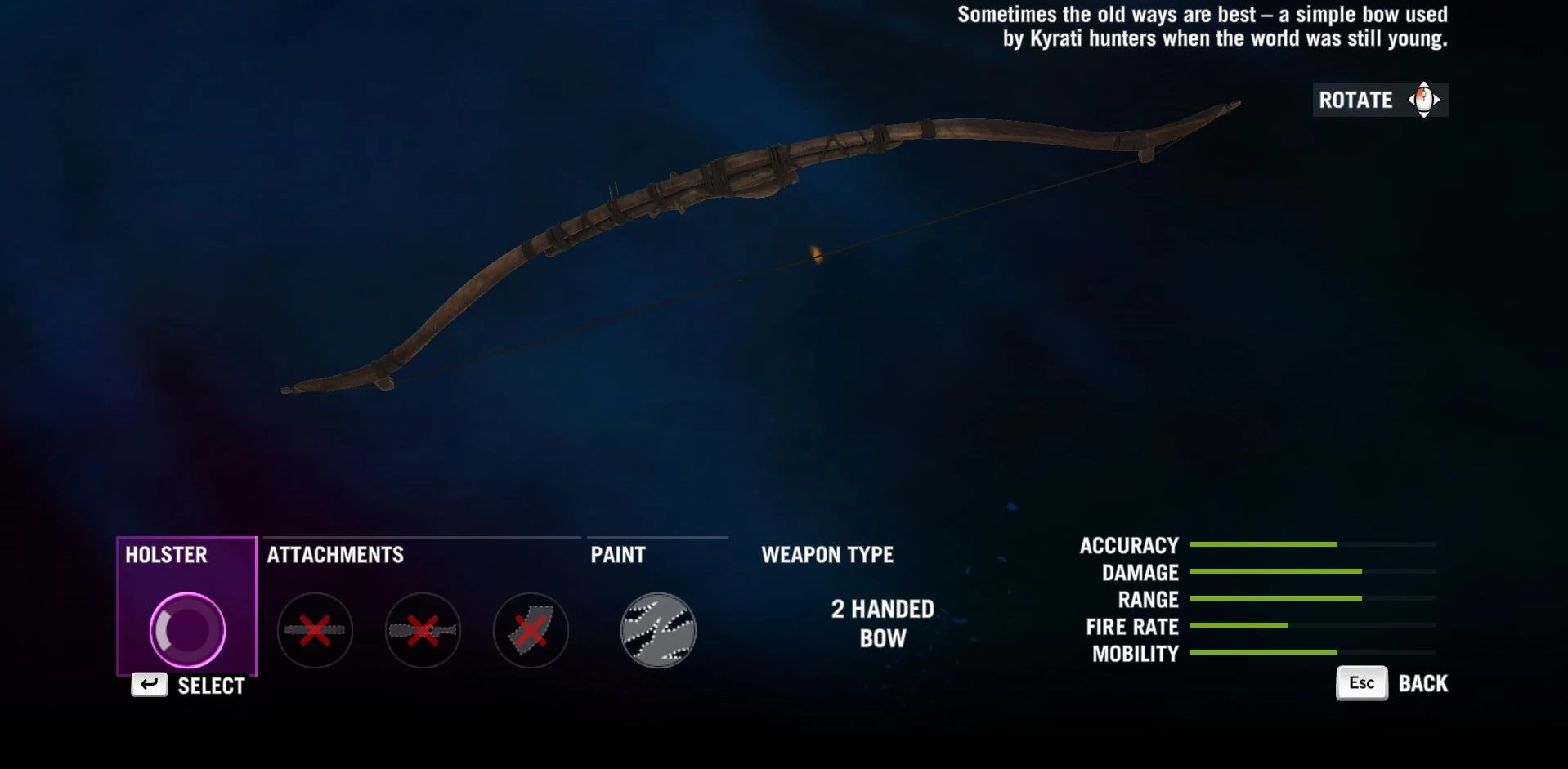This screenshot has height=769, width=1568.
Task: Open the zebra-pattern Paint customization icon
Action: click(656, 631)
